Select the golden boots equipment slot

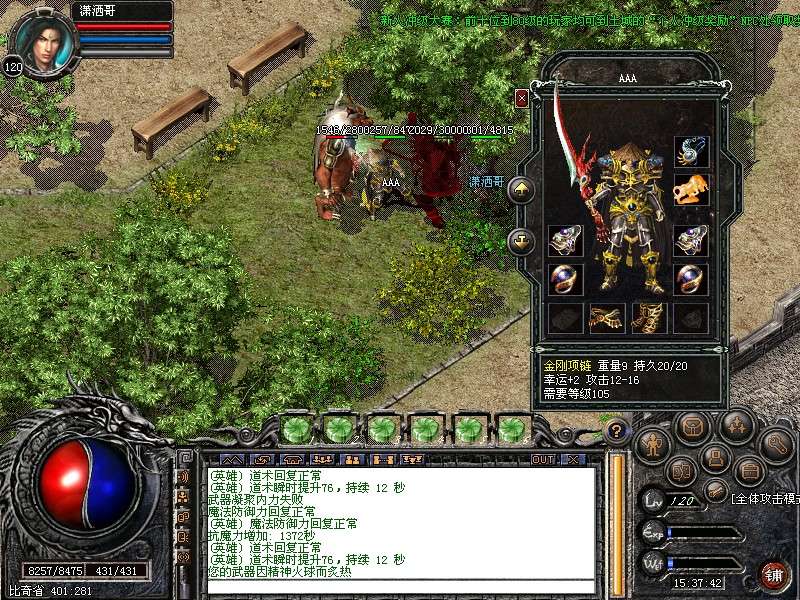click(x=649, y=317)
